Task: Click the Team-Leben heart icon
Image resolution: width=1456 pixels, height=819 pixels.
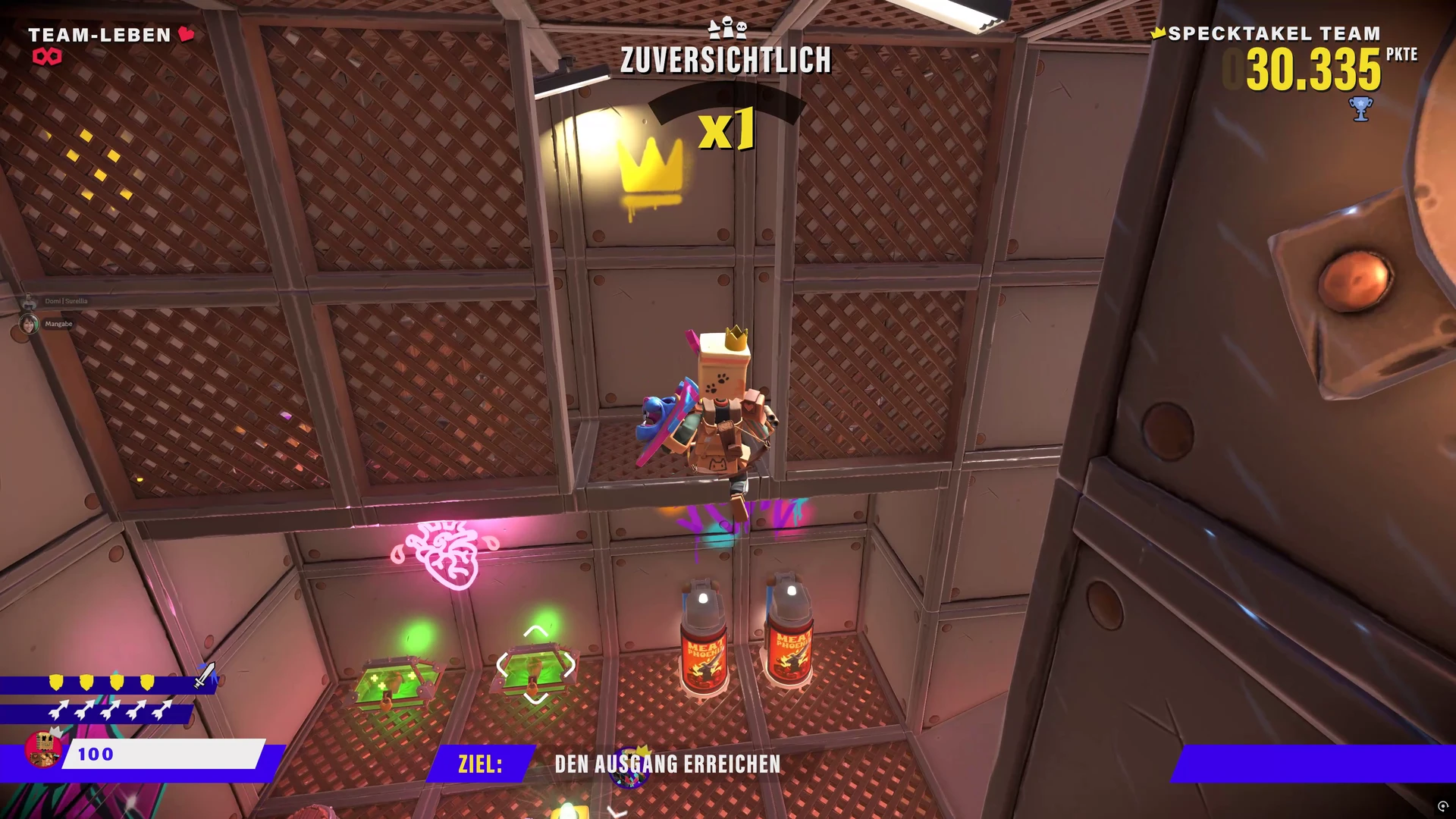Action: (x=187, y=34)
